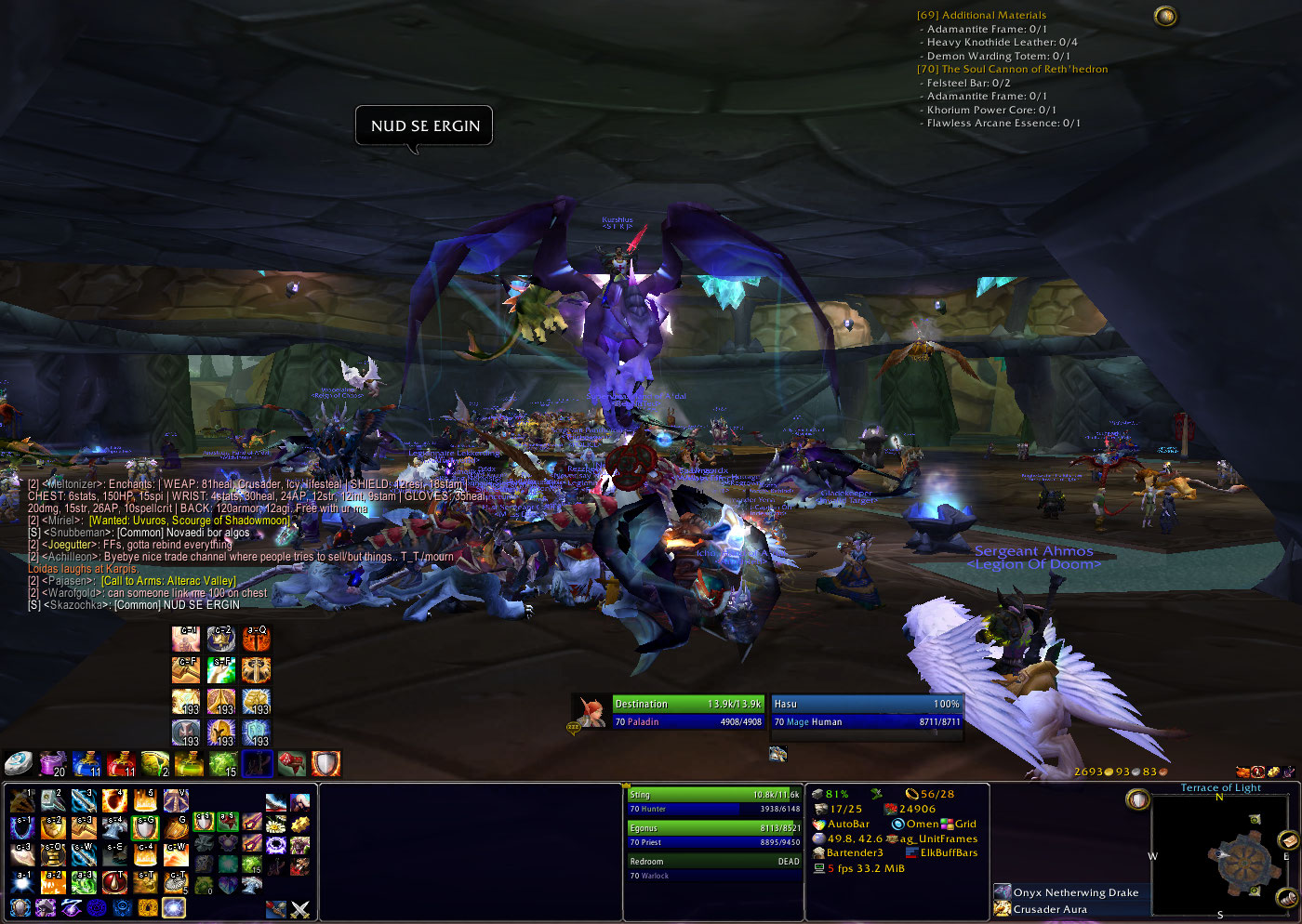Click the Soul Cannon of Reth'hedron quest
The width and height of the screenshot is (1302, 924).
coord(1024,69)
